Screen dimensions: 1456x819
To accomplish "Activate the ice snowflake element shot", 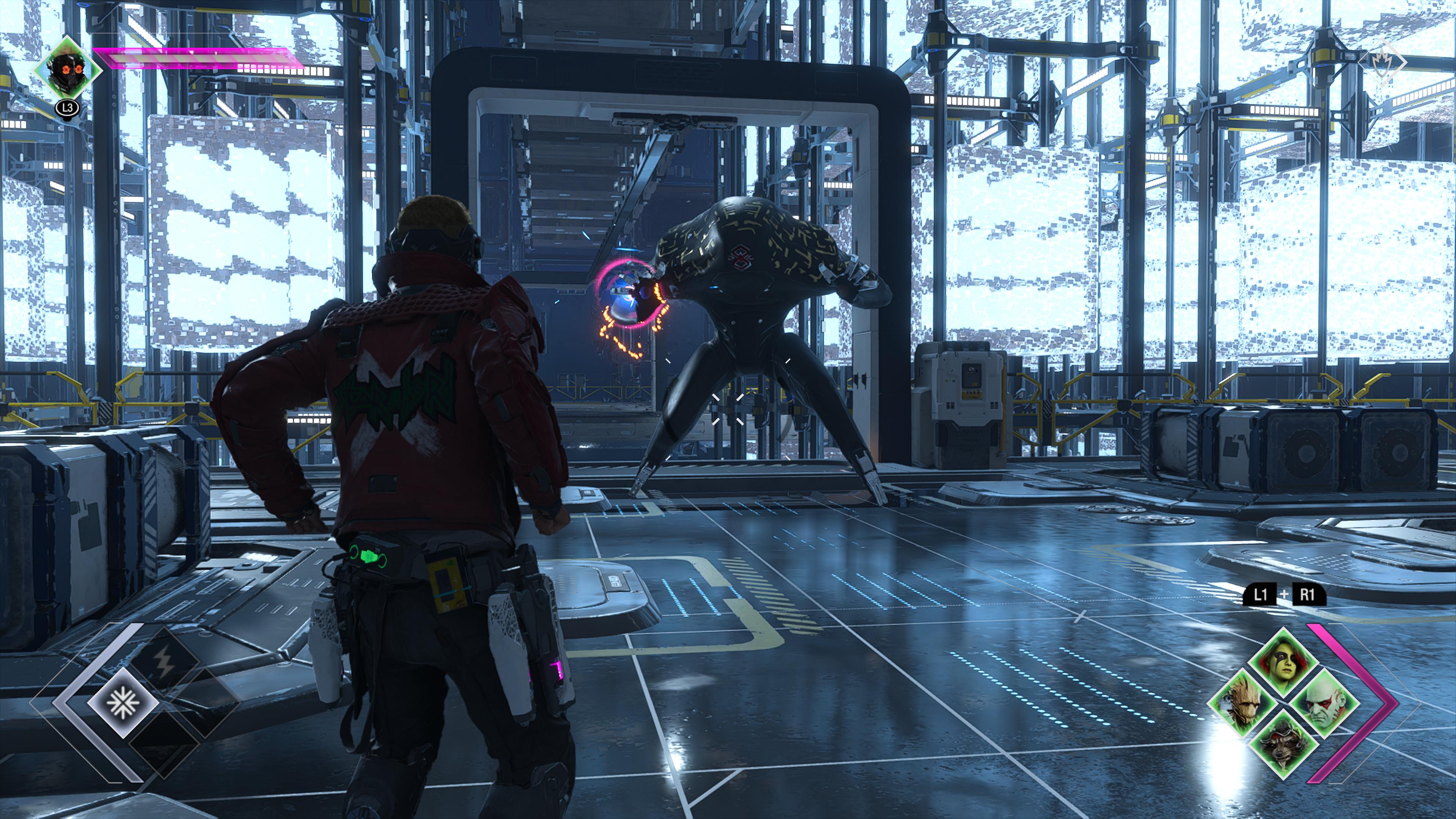I will (123, 702).
